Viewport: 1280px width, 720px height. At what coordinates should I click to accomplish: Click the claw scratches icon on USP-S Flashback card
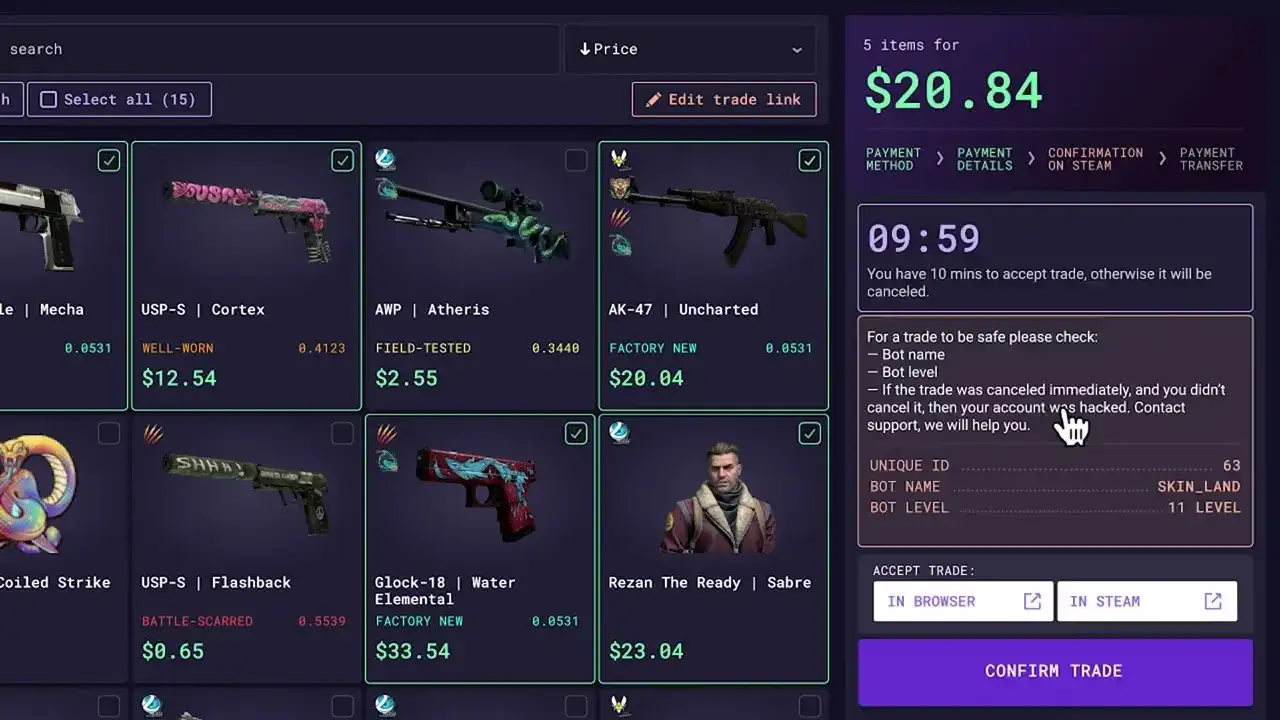(x=153, y=433)
